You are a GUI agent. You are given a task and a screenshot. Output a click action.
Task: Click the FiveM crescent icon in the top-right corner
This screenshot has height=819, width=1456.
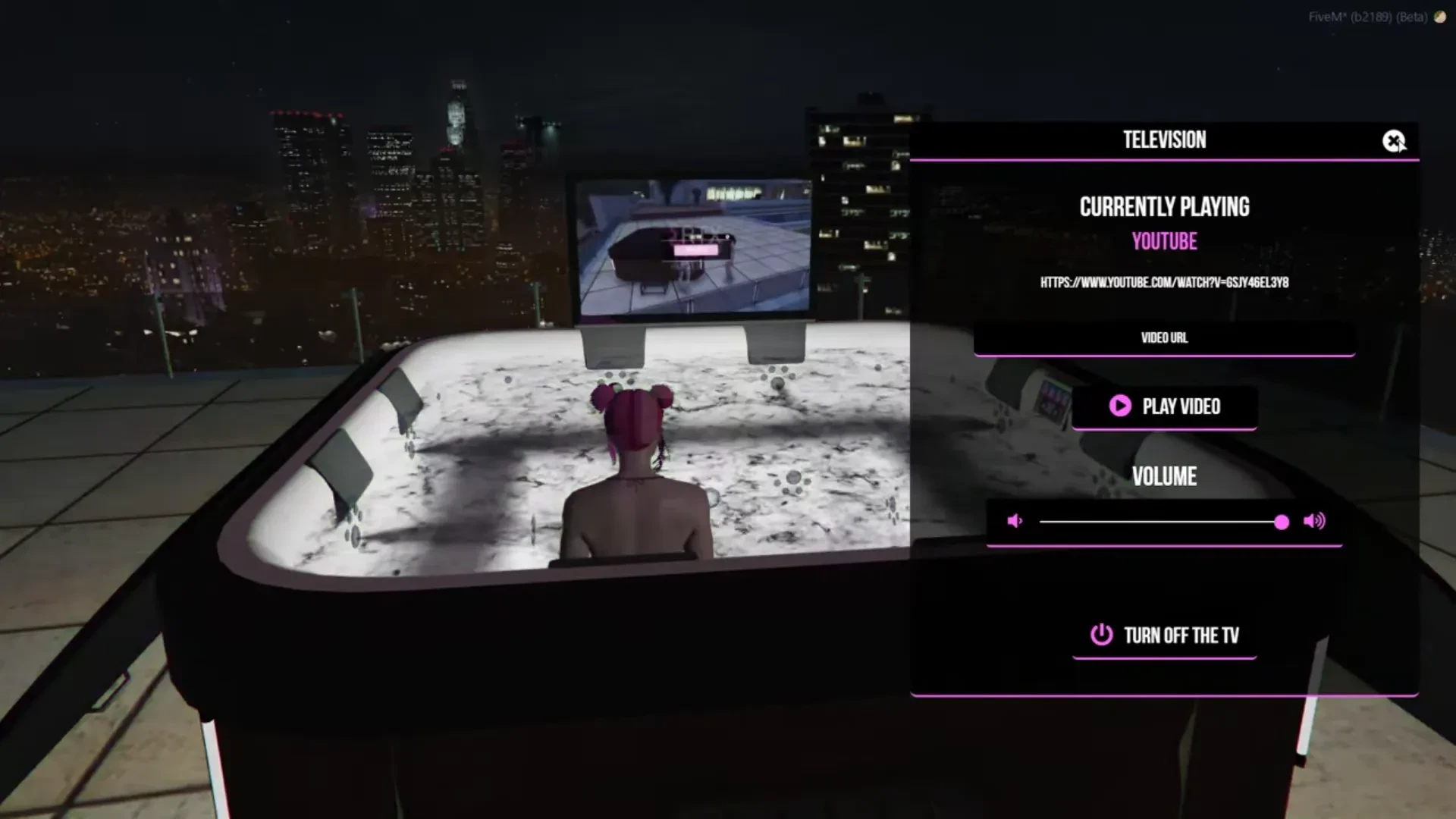[x=1440, y=18]
